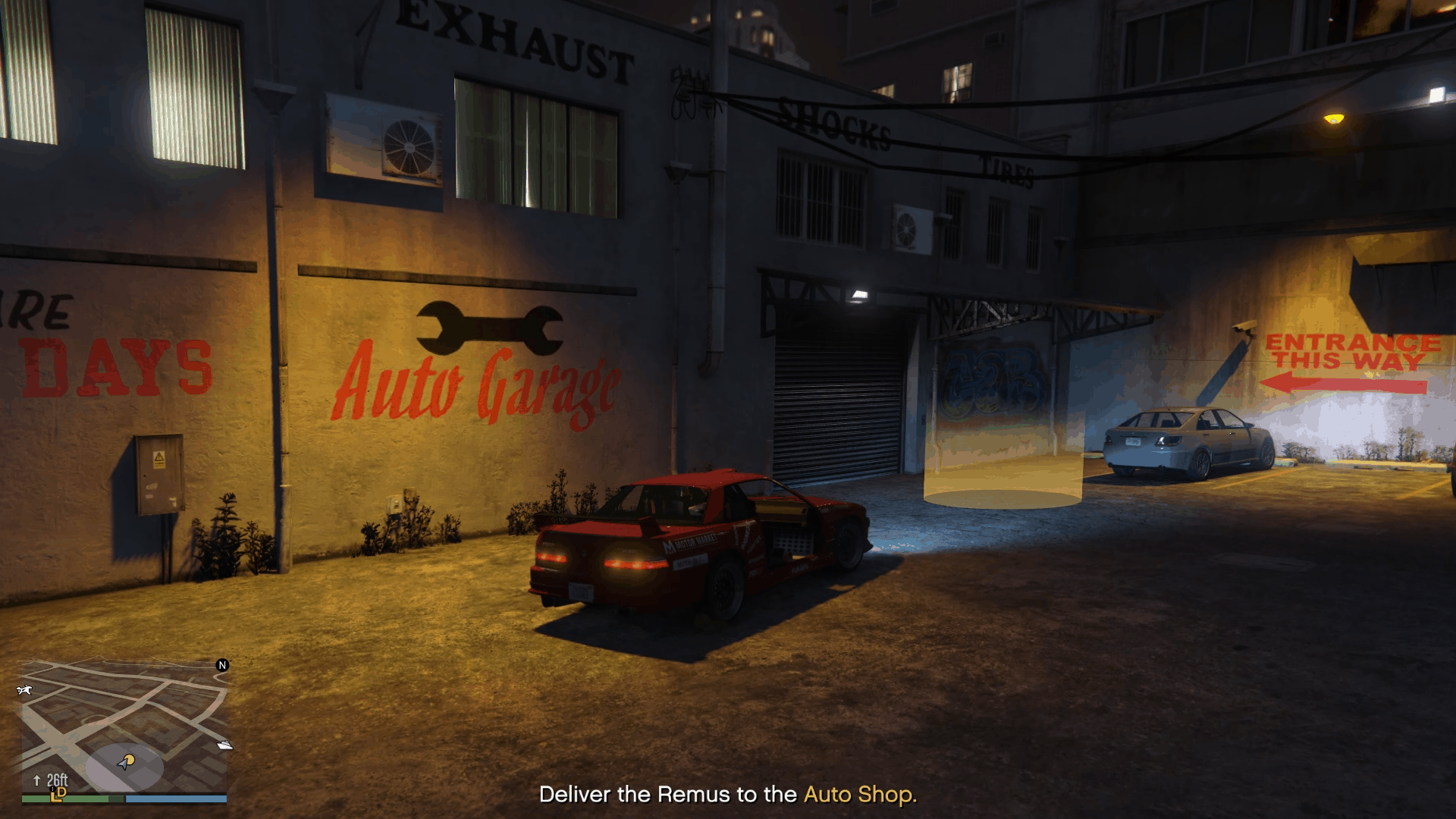Click the animal icon on the minimap's left edge
1456x819 pixels.
[x=25, y=690]
